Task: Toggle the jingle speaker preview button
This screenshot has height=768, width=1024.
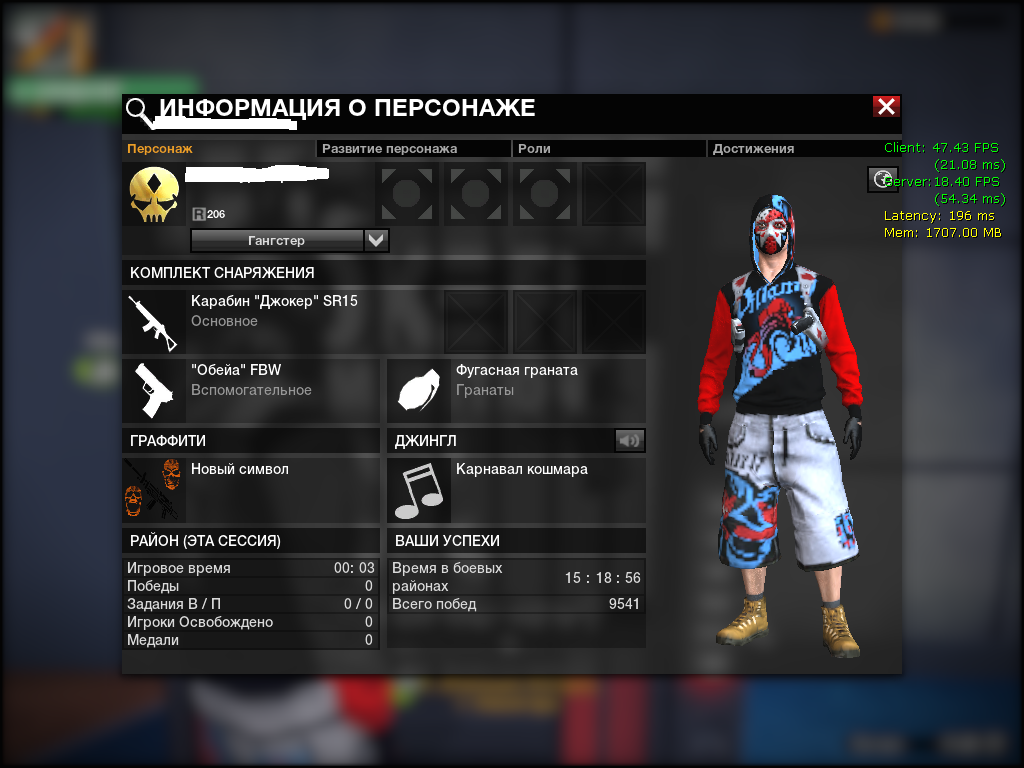Action: 630,440
